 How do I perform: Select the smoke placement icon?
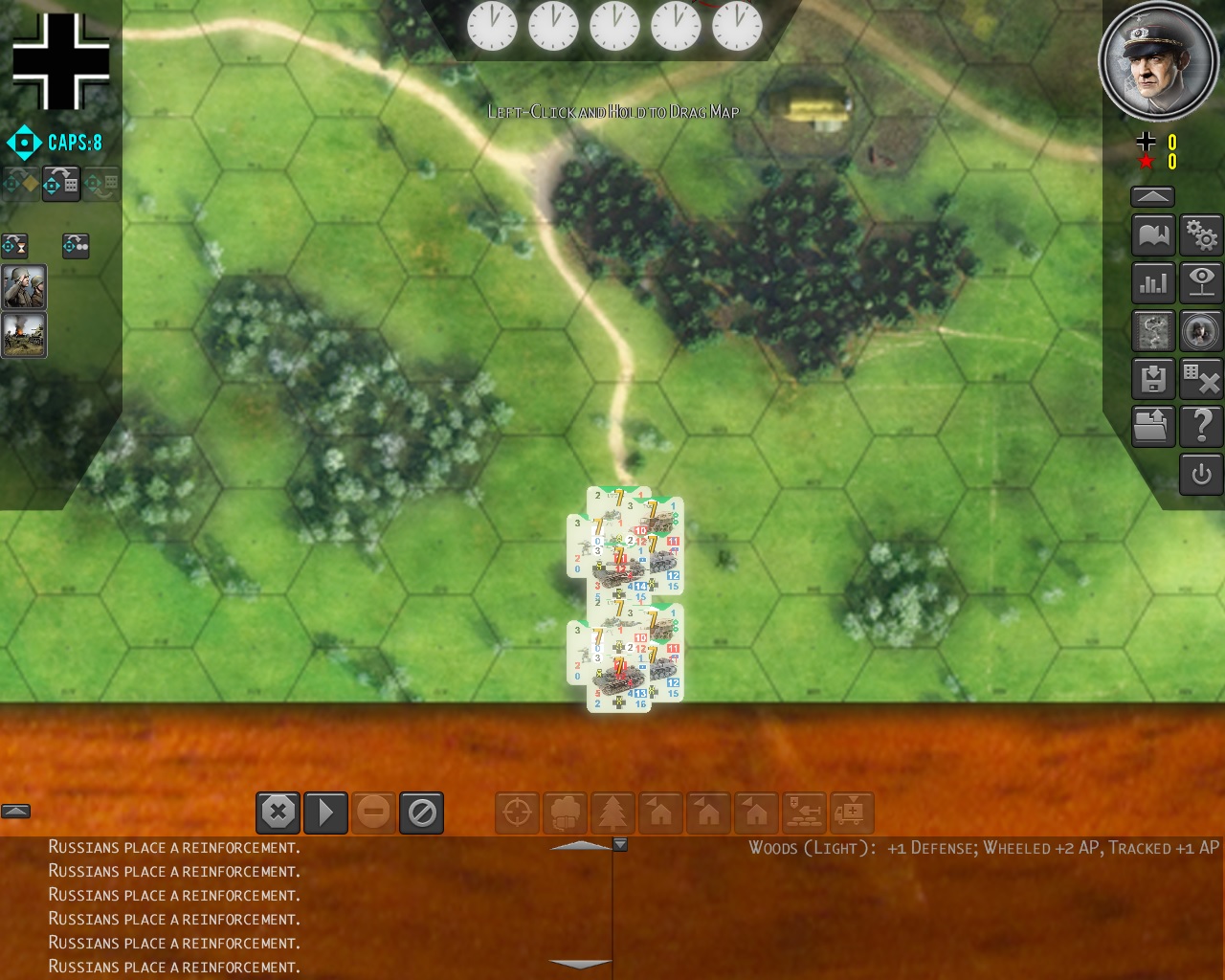565,813
